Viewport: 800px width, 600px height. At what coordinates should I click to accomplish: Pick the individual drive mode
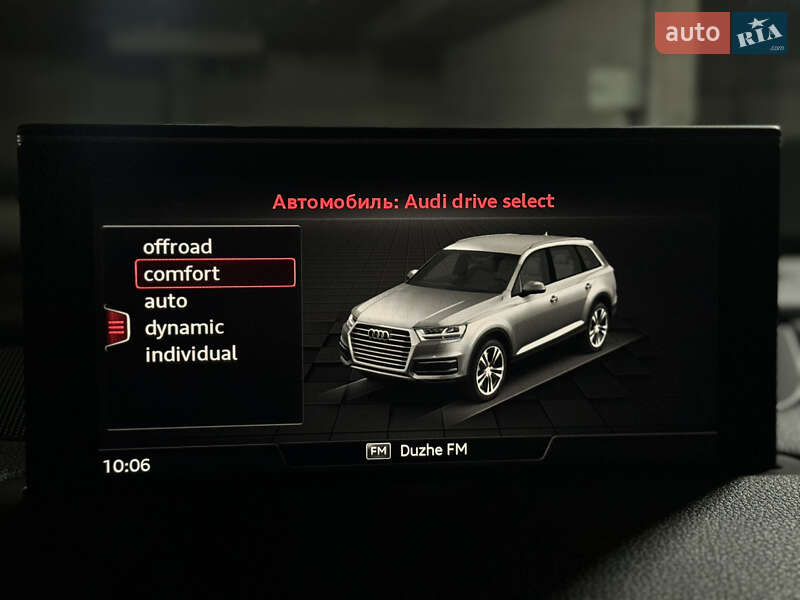coord(191,354)
